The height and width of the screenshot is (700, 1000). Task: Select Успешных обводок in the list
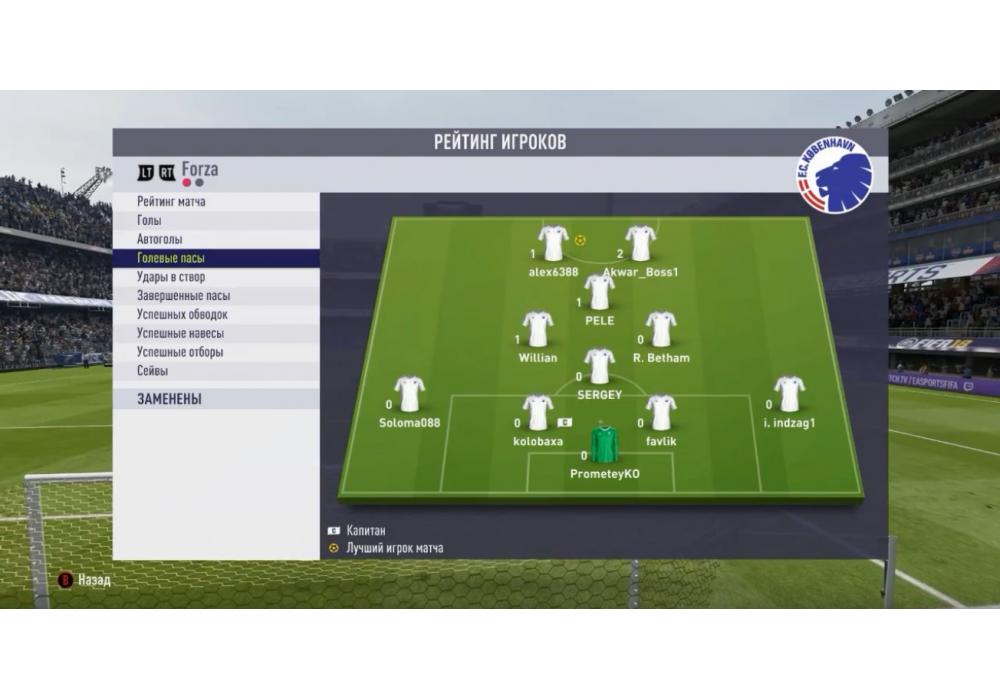tap(182, 315)
